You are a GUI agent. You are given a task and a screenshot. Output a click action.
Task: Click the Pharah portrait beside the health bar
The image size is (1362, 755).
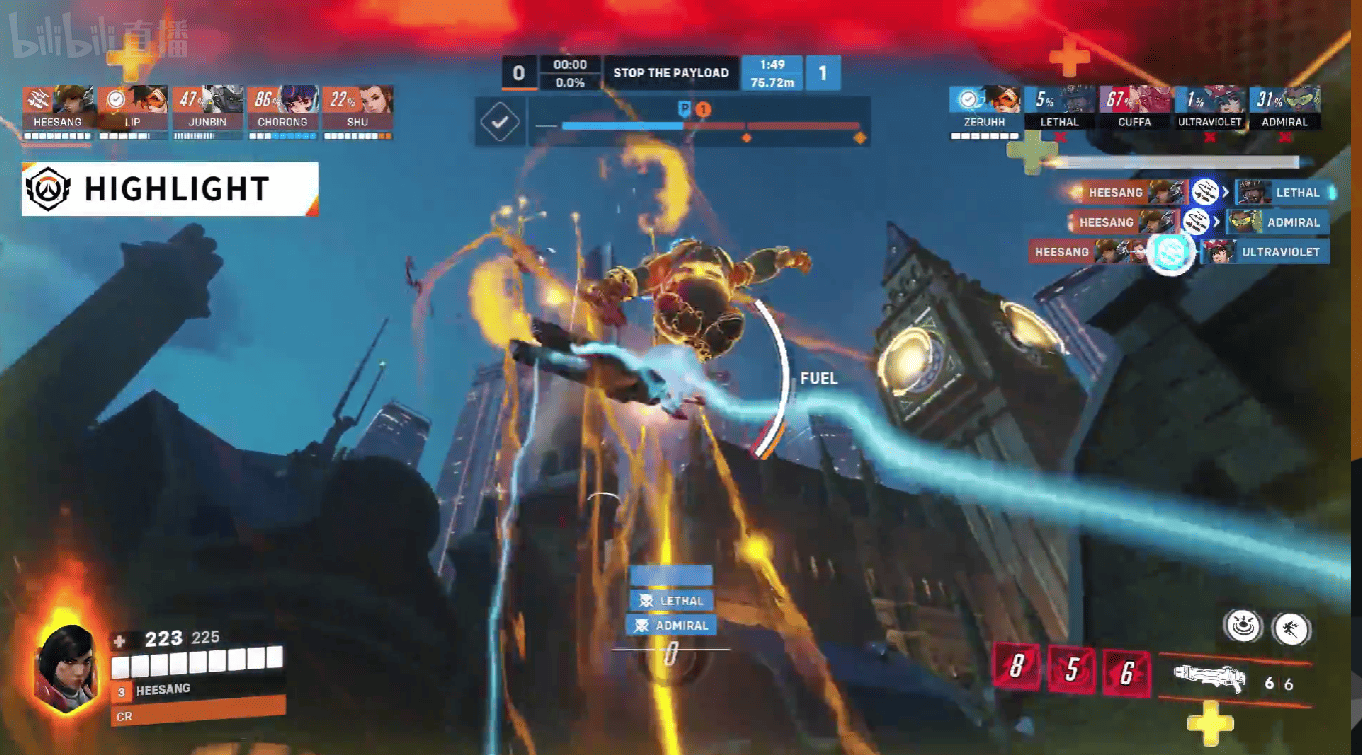[x=67, y=663]
